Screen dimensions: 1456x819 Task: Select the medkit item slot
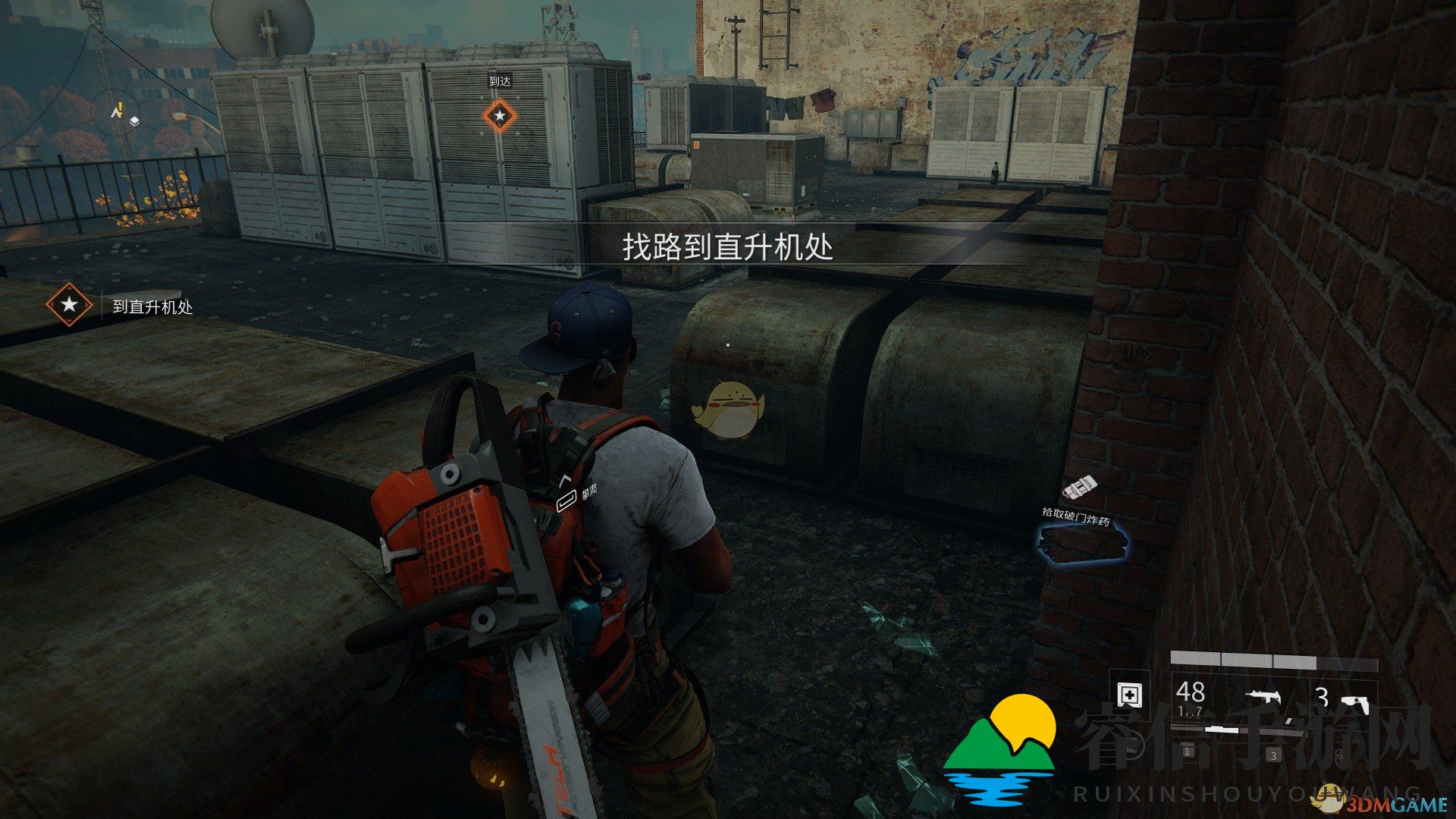pyautogui.click(x=1130, y=695)
